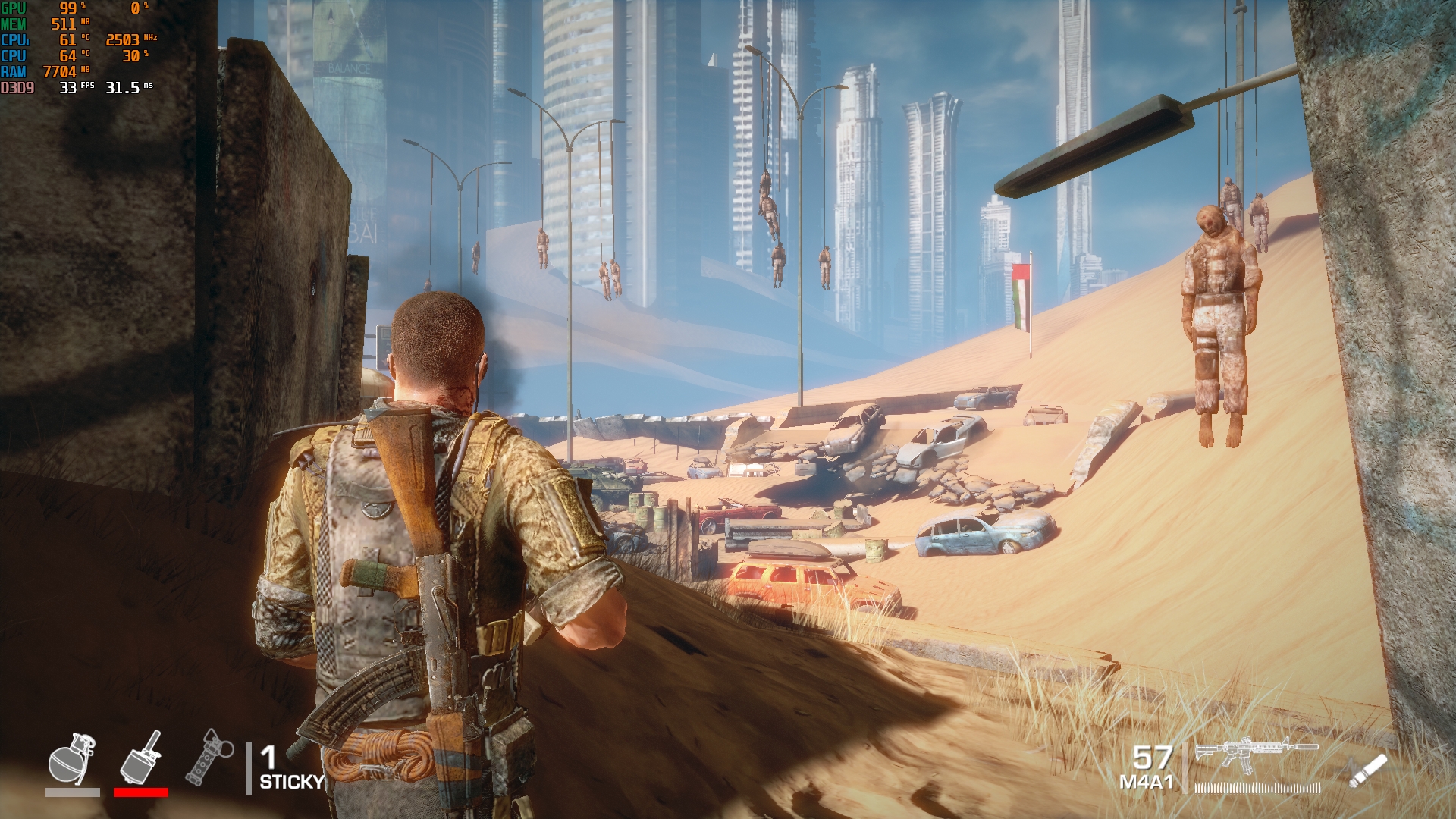Select the round frag grenade icon
This screenshot has height=819, width=1456.
71,759
